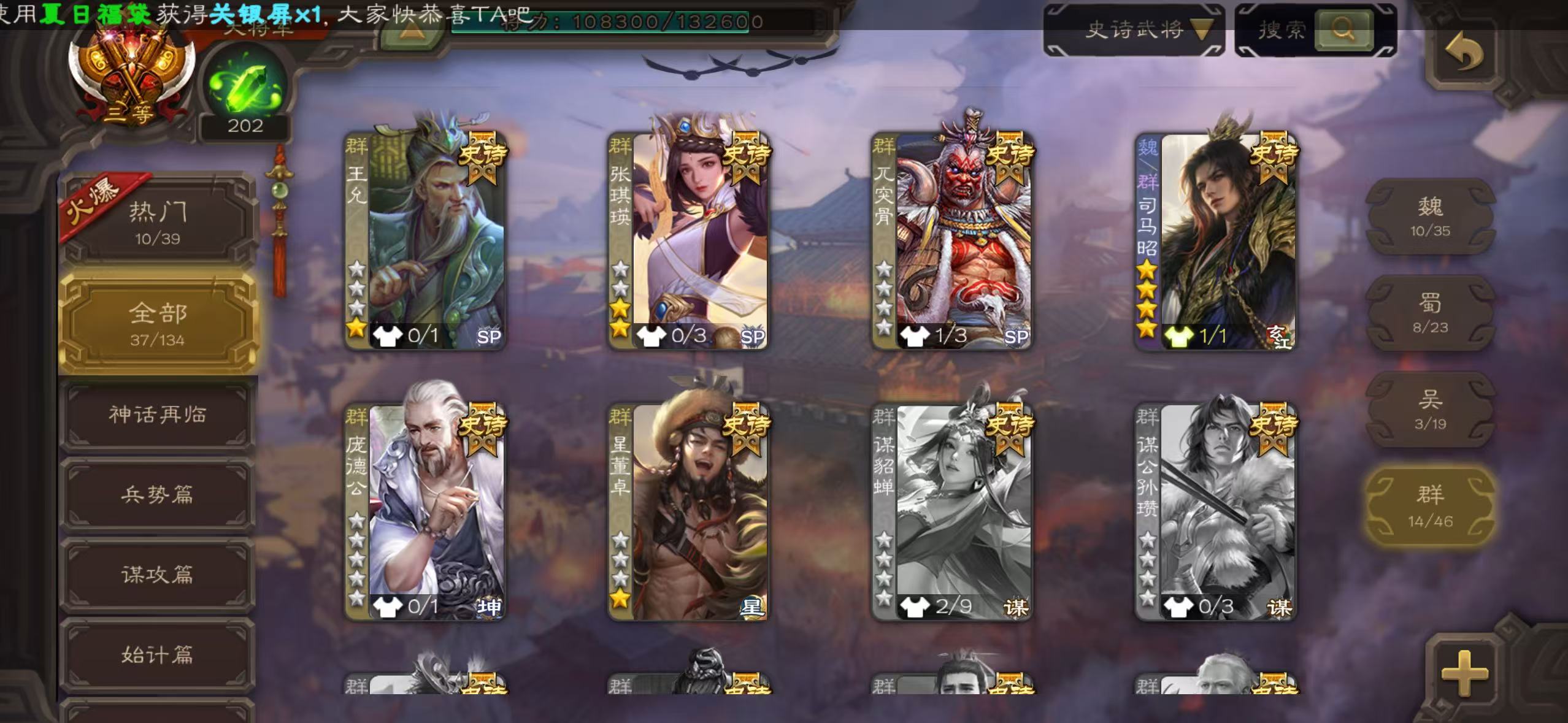Screen dimensions: 1568x723
Task: Filter generals by the 魏 faction
Action: [x=1430, y=216]
